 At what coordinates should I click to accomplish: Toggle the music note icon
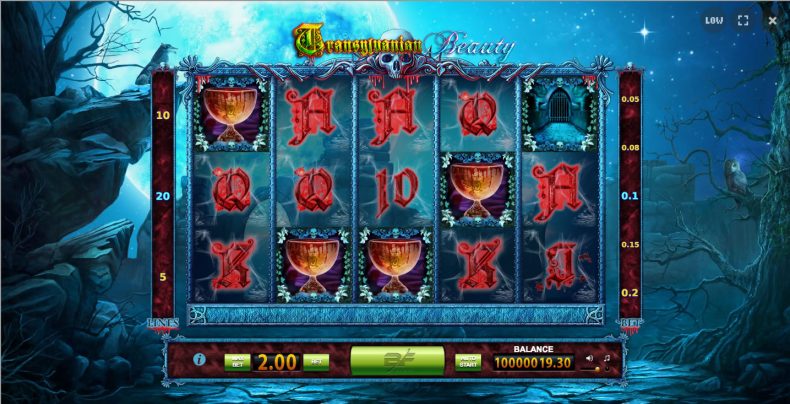pyautogui.click(x=606, y=358)
